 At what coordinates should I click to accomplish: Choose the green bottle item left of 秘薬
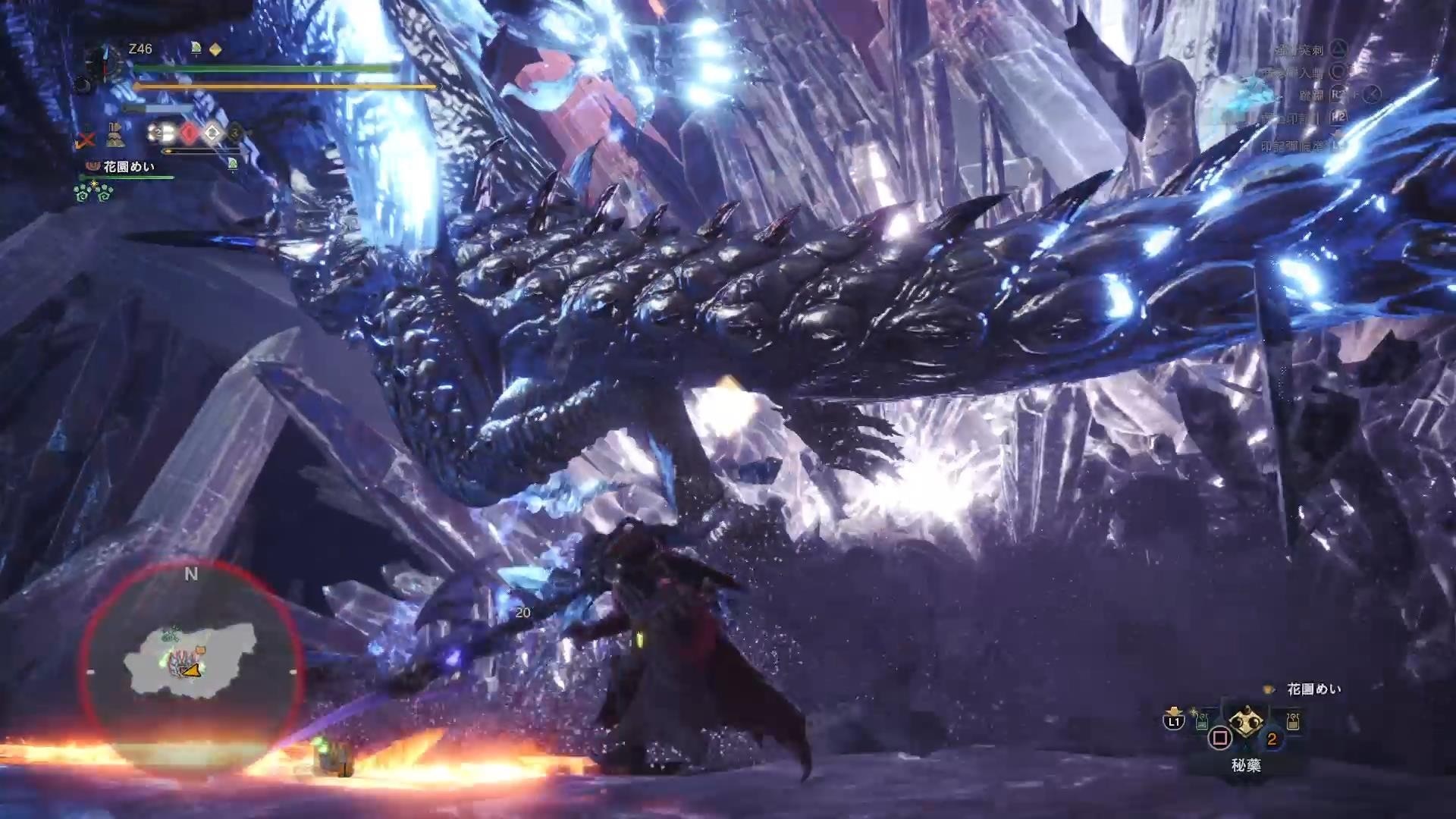point(1202,721)
